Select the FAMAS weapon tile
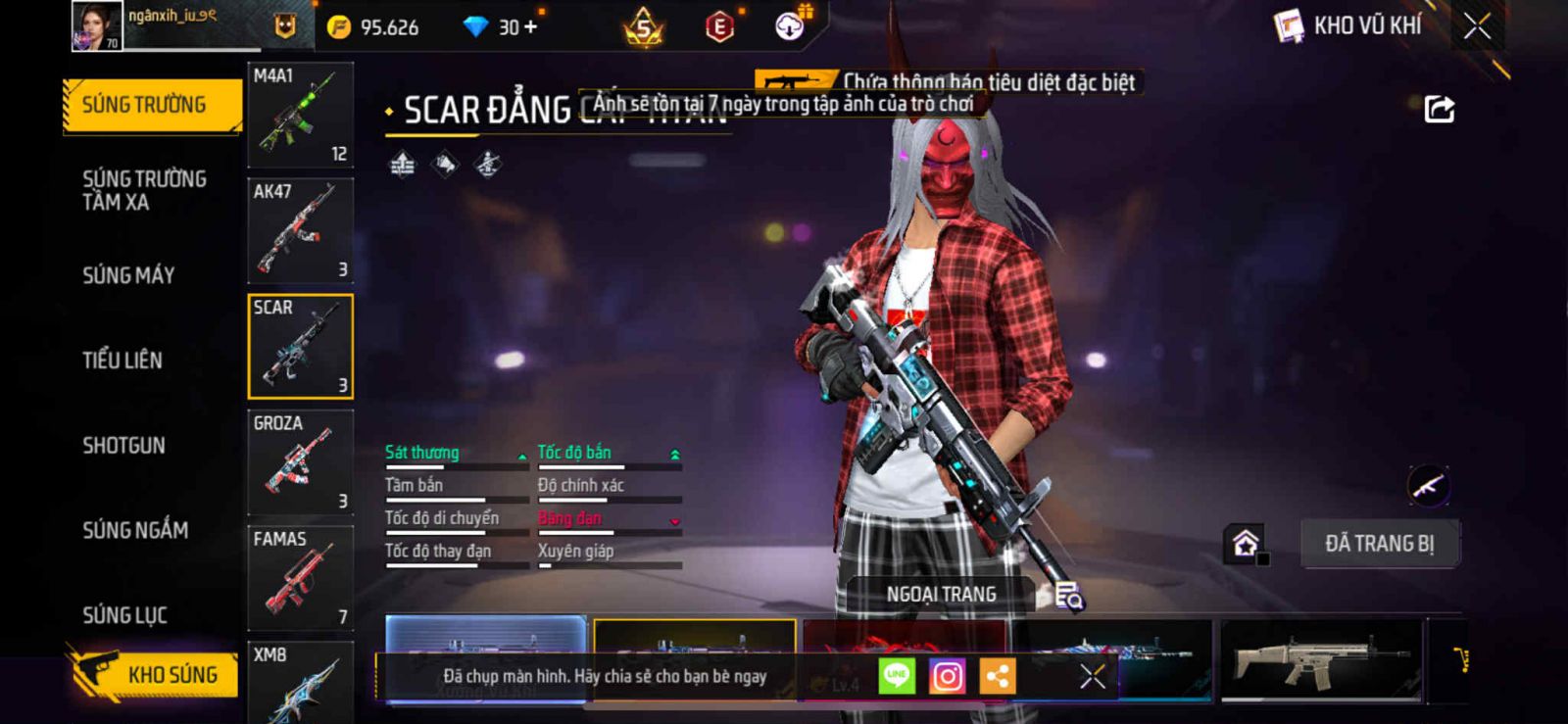1568x724 pixels. tap(300, 578)
